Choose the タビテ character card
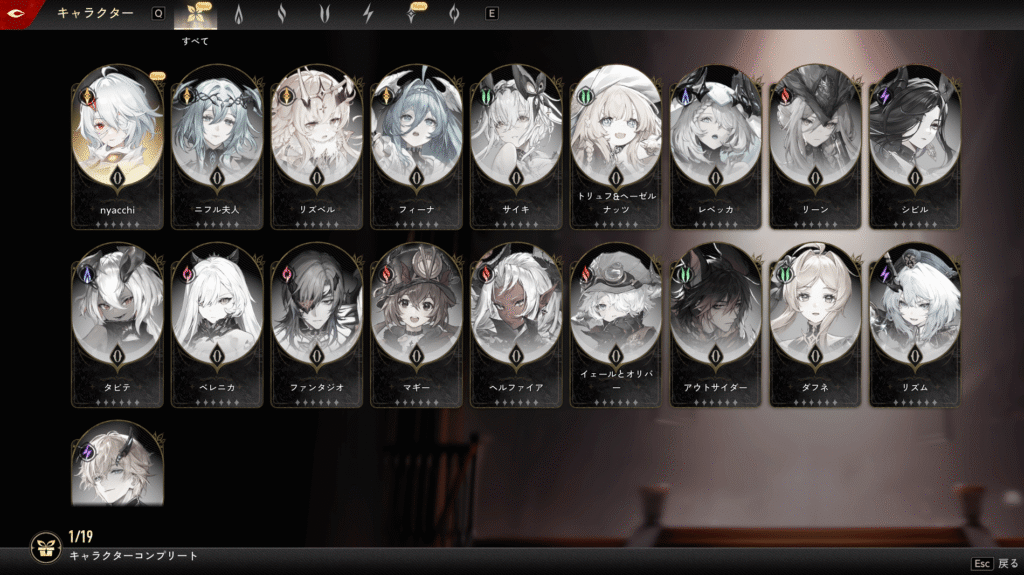Image resolution: width=1024 pixels, height=575 pixels. pyautogui.click(x=117, y=318)
